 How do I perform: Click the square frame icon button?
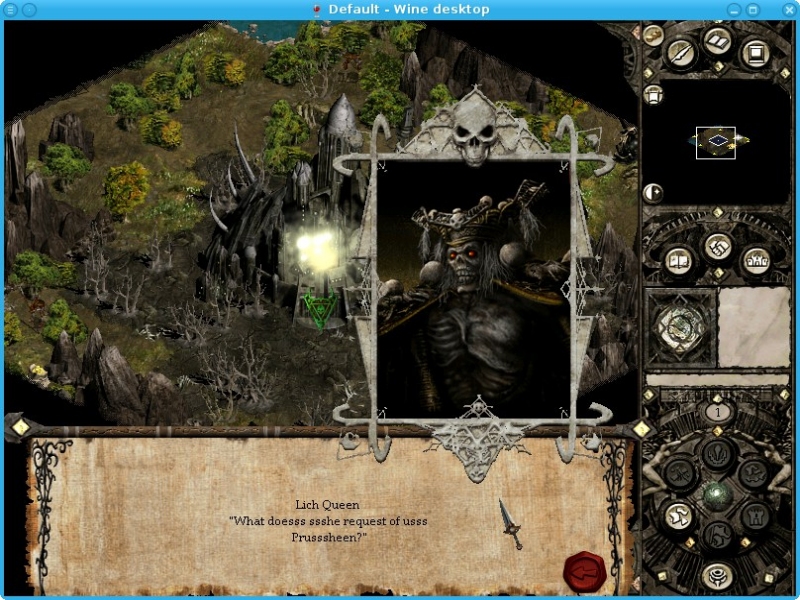click(x=755, y=52)
